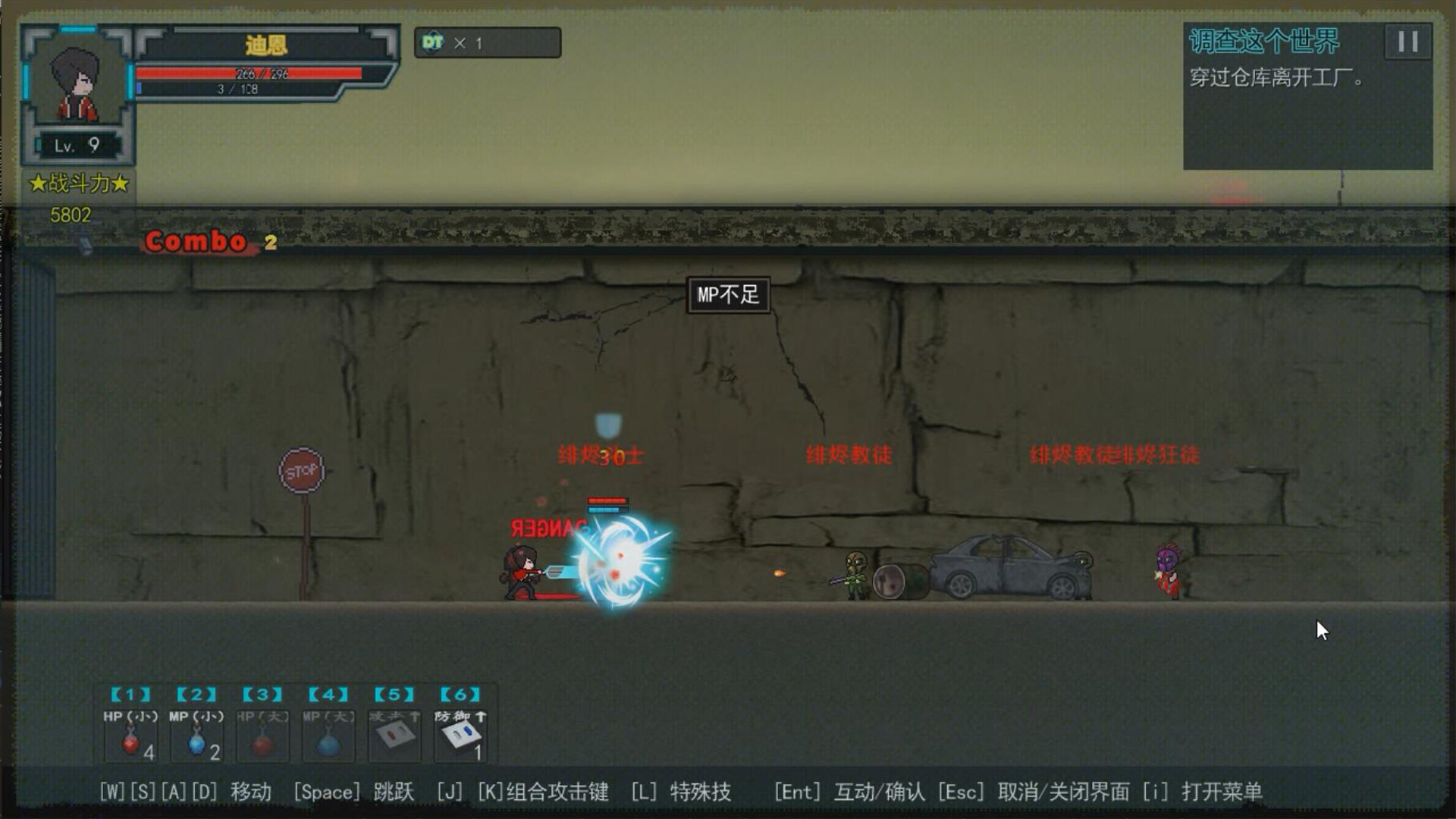Click the STOP sign in the scene

coord(300,470)
